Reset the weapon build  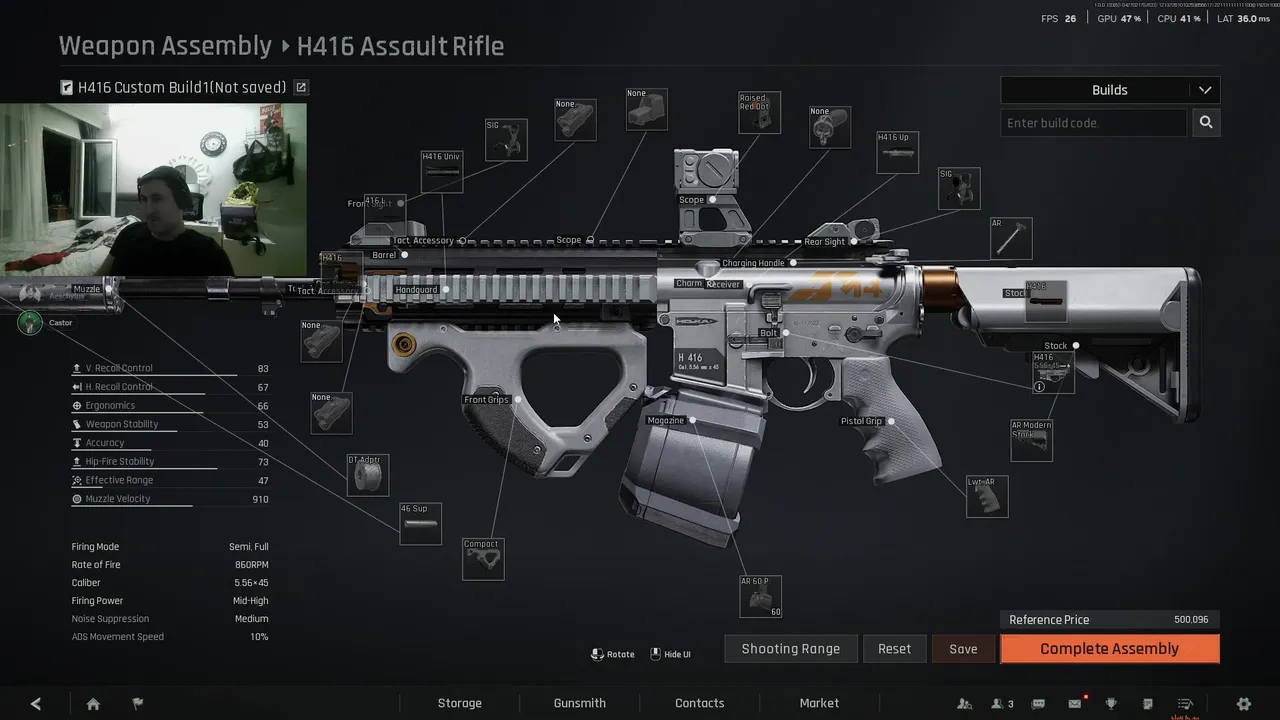click(894, 649)
